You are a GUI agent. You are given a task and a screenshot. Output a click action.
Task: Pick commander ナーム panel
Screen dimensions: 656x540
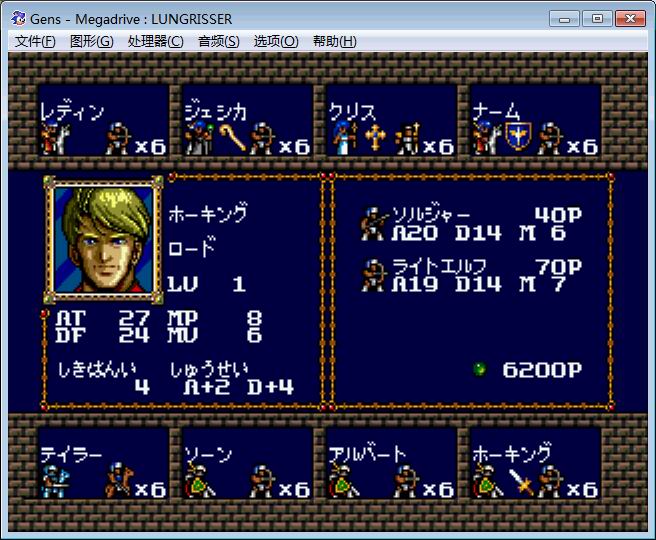click(535, 126)
